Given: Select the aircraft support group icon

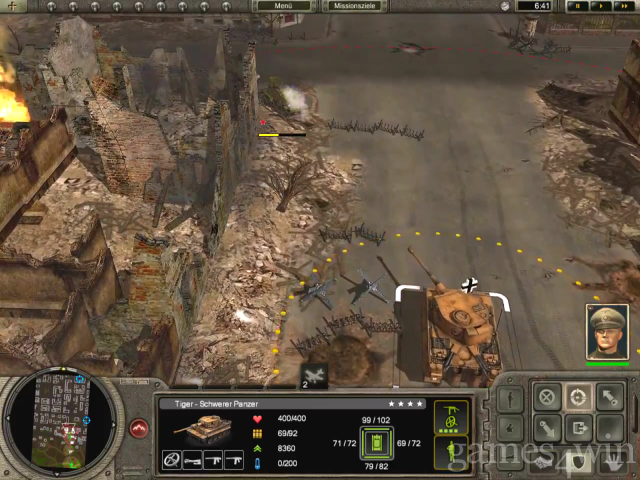Looking at the screenshot, I should [314, 375].
